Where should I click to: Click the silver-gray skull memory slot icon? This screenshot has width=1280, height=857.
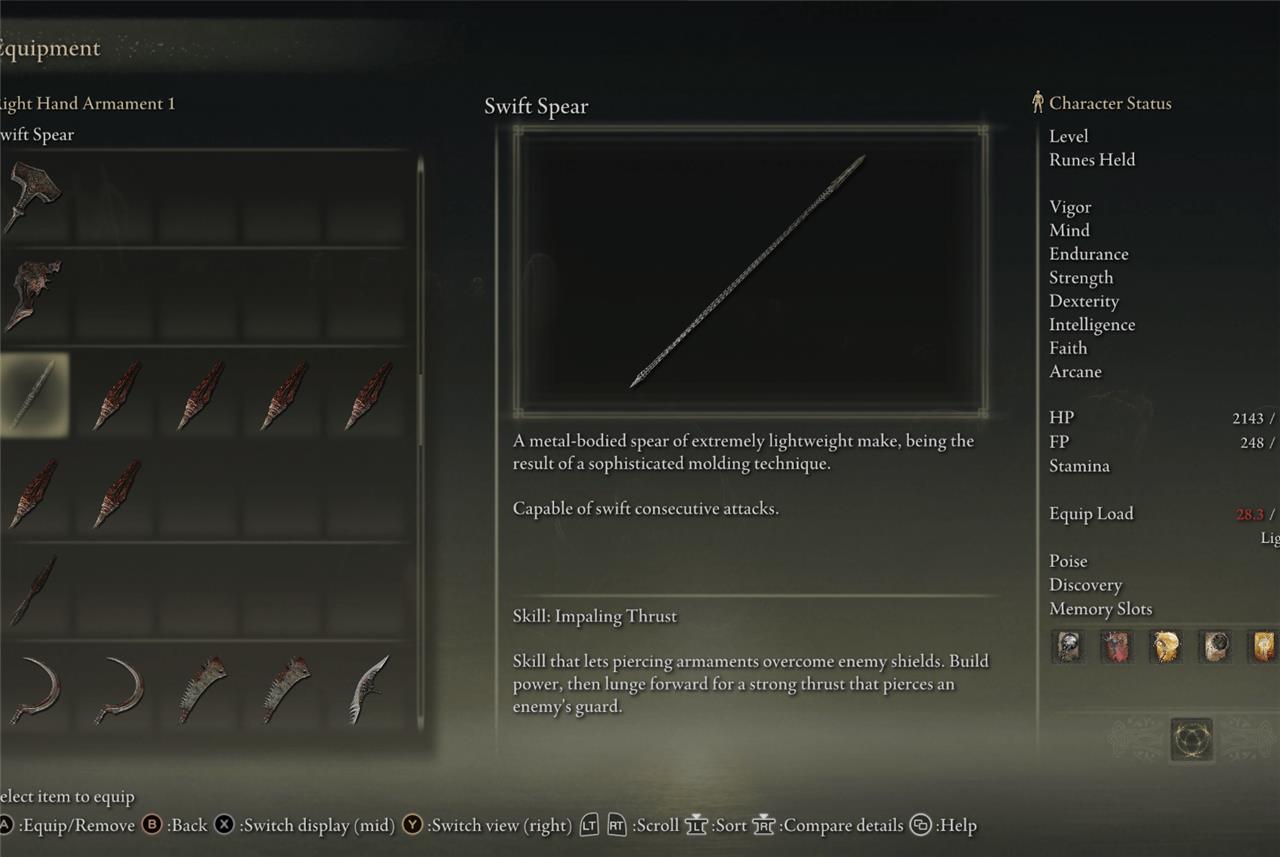pyautogui.click(x=1068, y=647)
